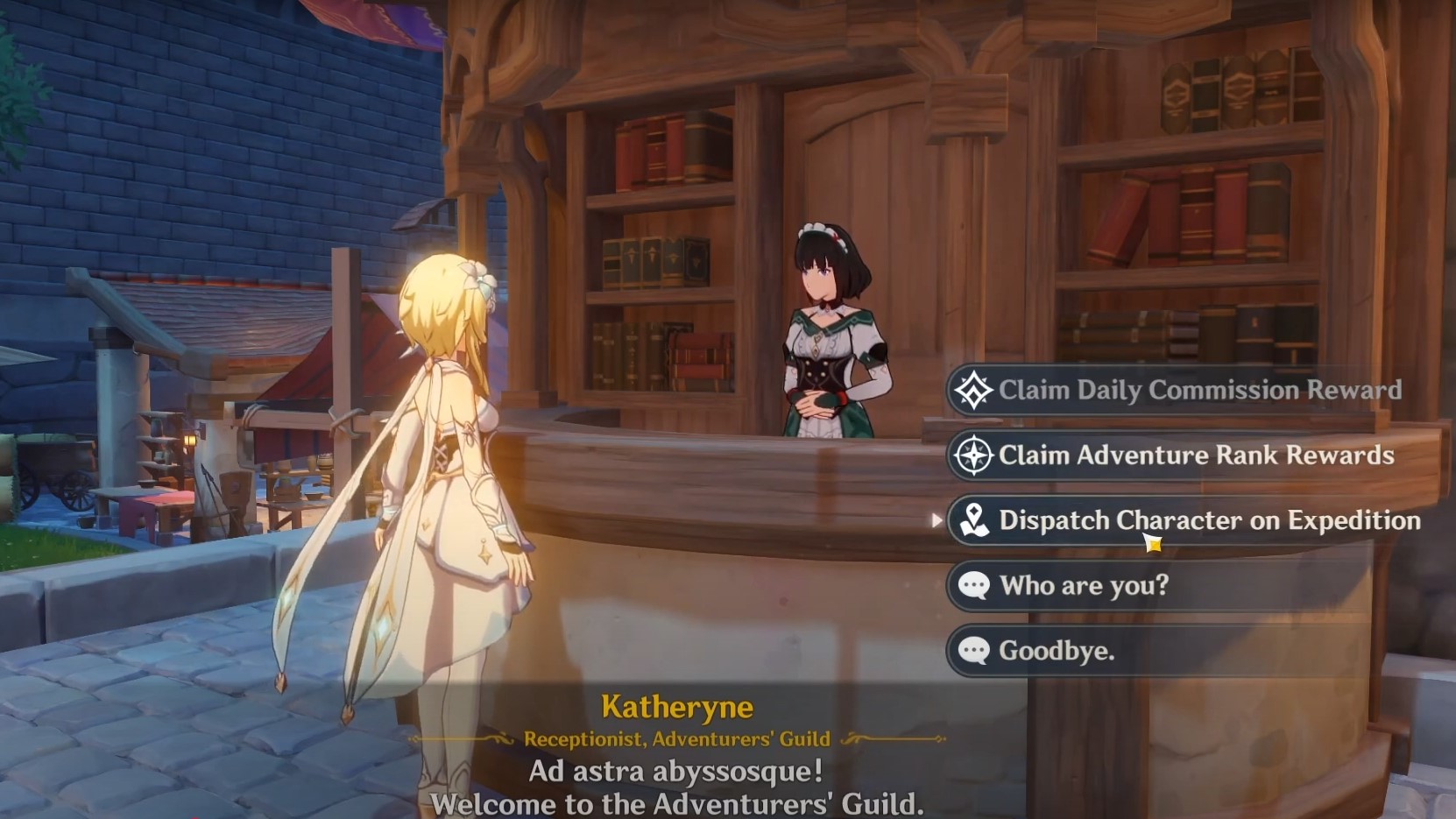
Task: Ask Katheryne "Who are you?"
Action: [1084, 585]
